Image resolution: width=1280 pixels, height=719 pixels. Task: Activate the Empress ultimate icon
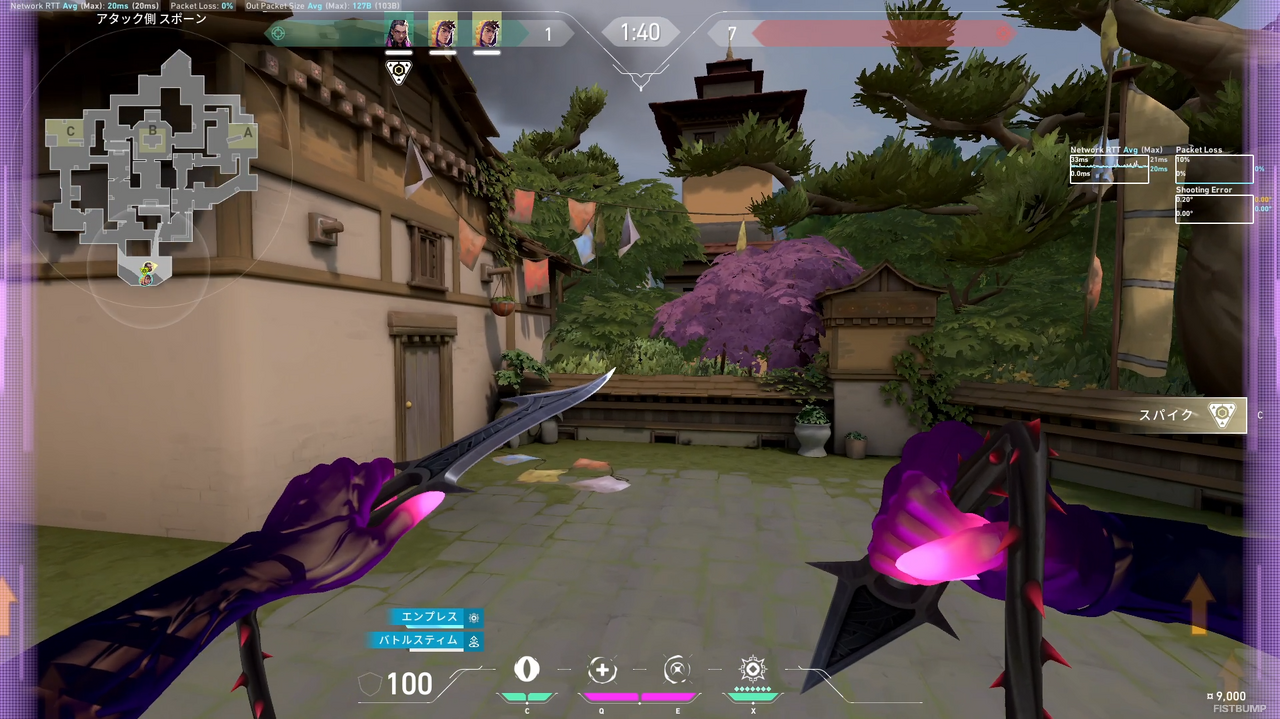(x=752, y=669)
